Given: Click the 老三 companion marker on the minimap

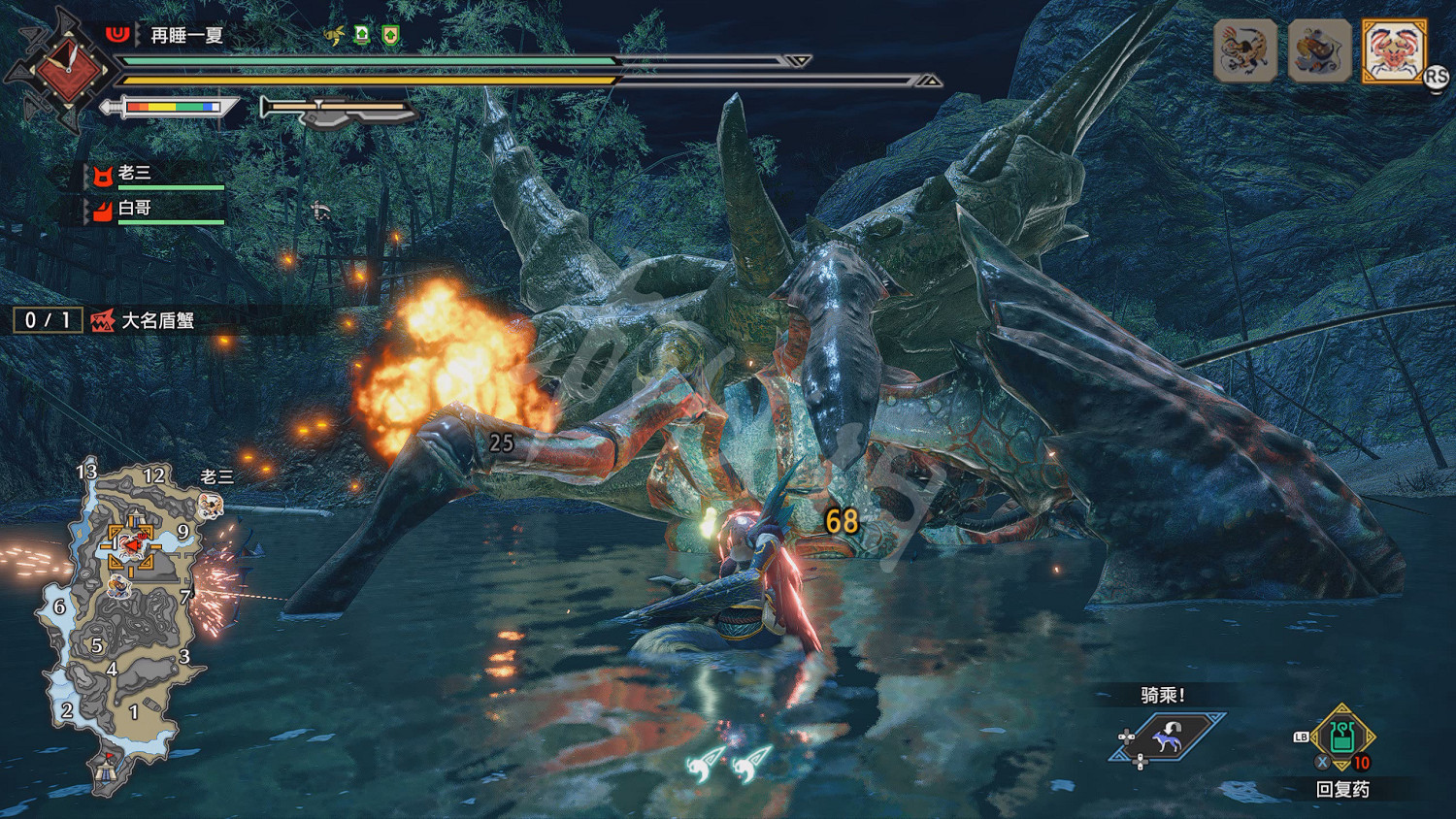Looking at the screenshot, I should point(211,505).
